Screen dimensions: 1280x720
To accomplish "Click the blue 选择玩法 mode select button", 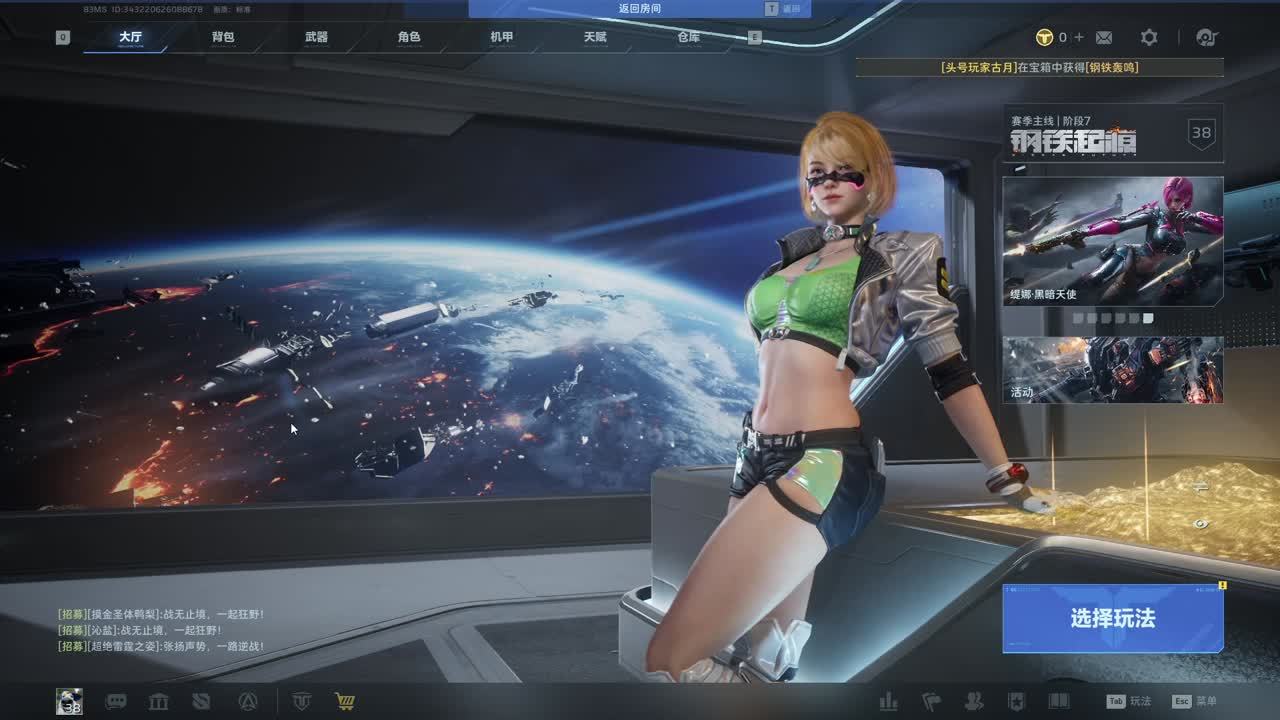I will pos(1112,618).
